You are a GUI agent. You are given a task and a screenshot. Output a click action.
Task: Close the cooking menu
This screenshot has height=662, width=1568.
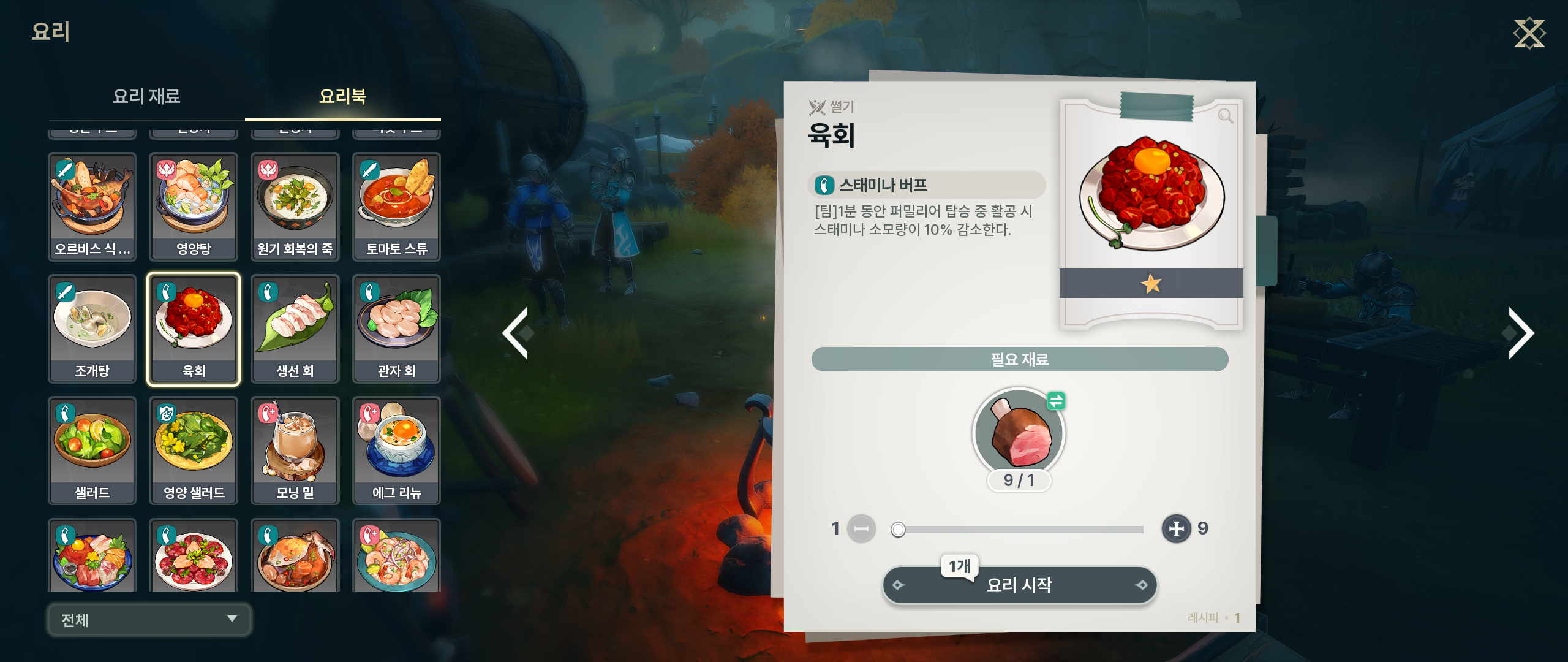coord(1529,33)
